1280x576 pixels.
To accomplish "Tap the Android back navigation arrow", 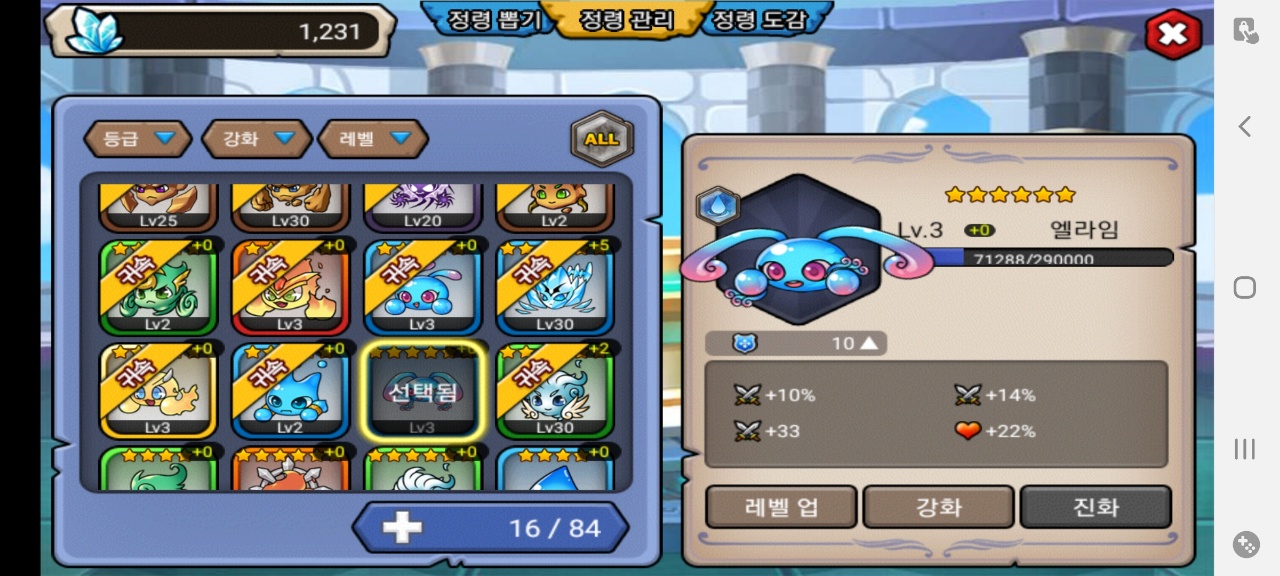I will [x=1244, y=126].
